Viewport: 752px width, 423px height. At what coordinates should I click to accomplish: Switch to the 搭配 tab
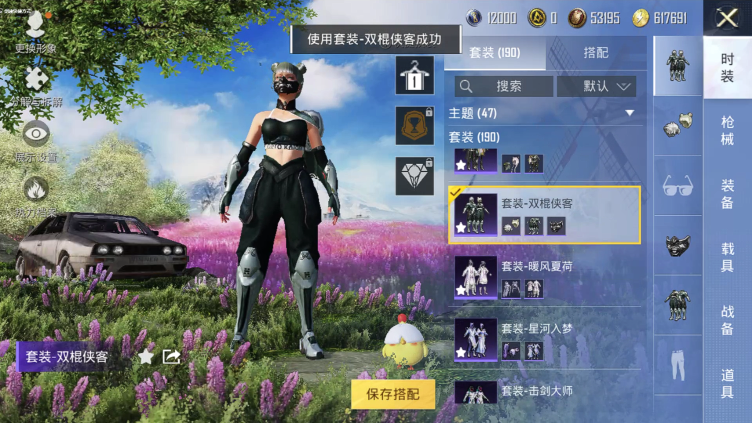click(595, 53)
